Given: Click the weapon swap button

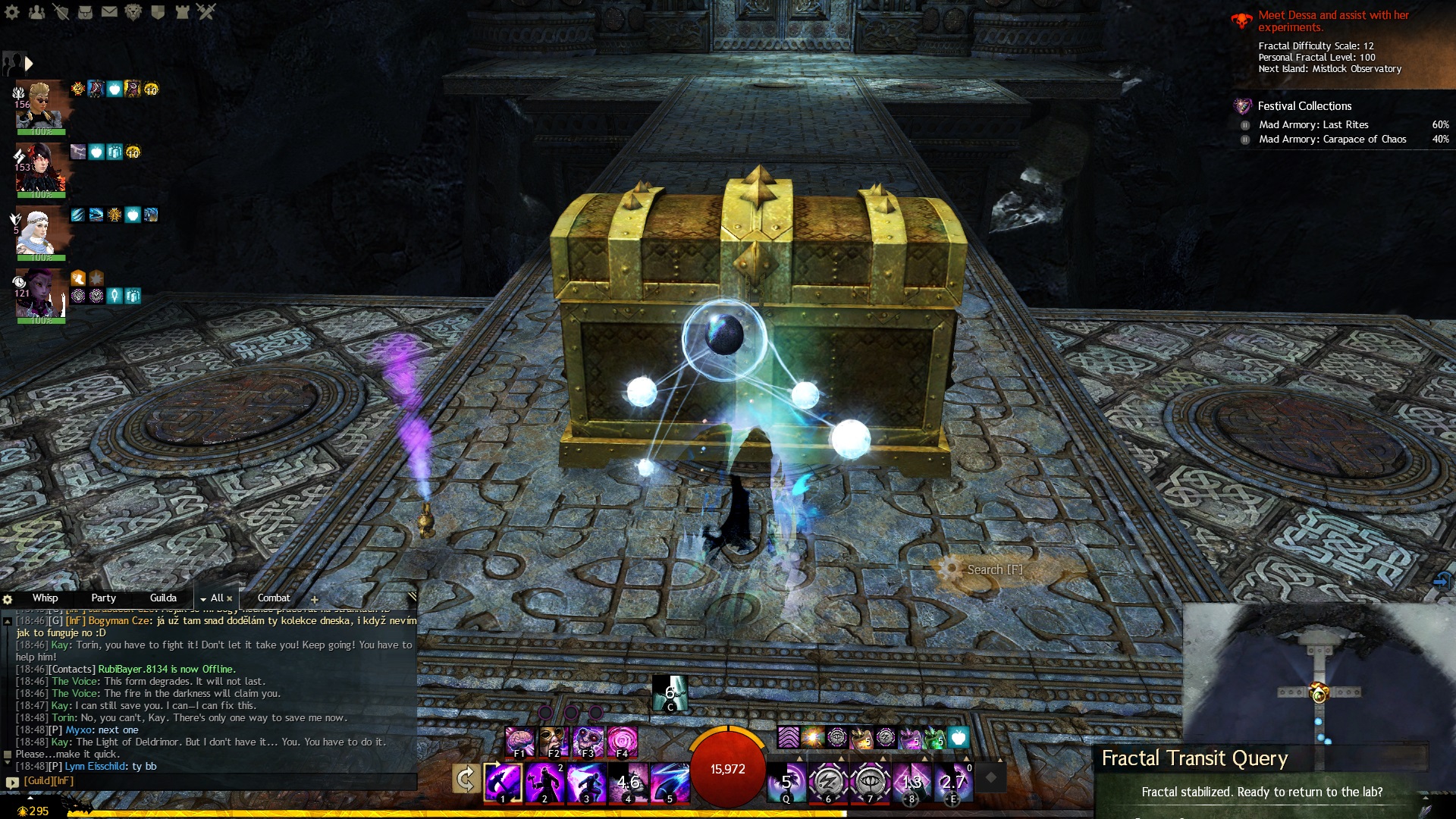Looking at the screenshot, I should (465, 779).
